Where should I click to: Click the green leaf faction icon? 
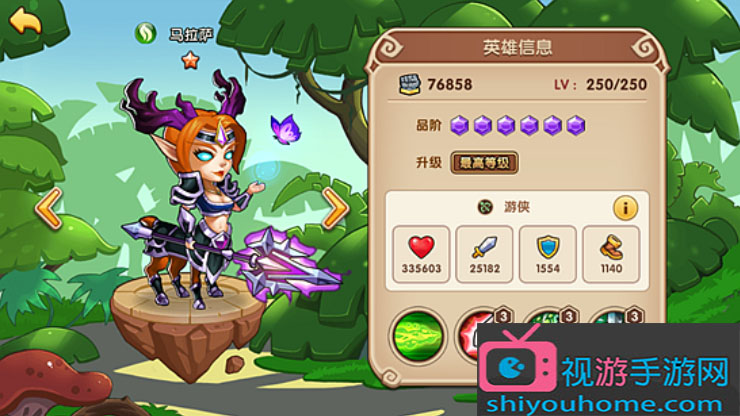tap(146, 33)
